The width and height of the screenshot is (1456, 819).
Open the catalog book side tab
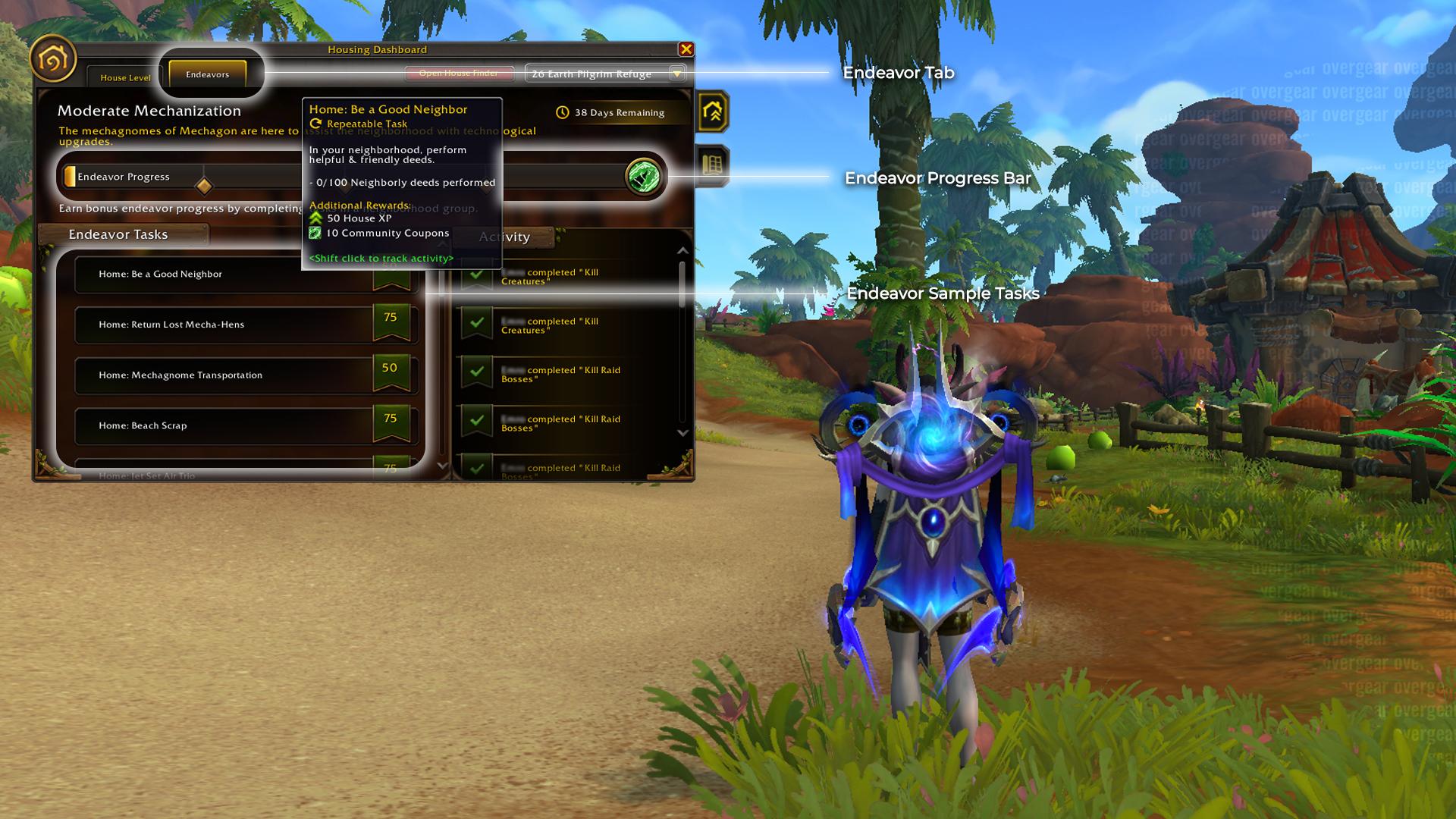pos(712,165)
